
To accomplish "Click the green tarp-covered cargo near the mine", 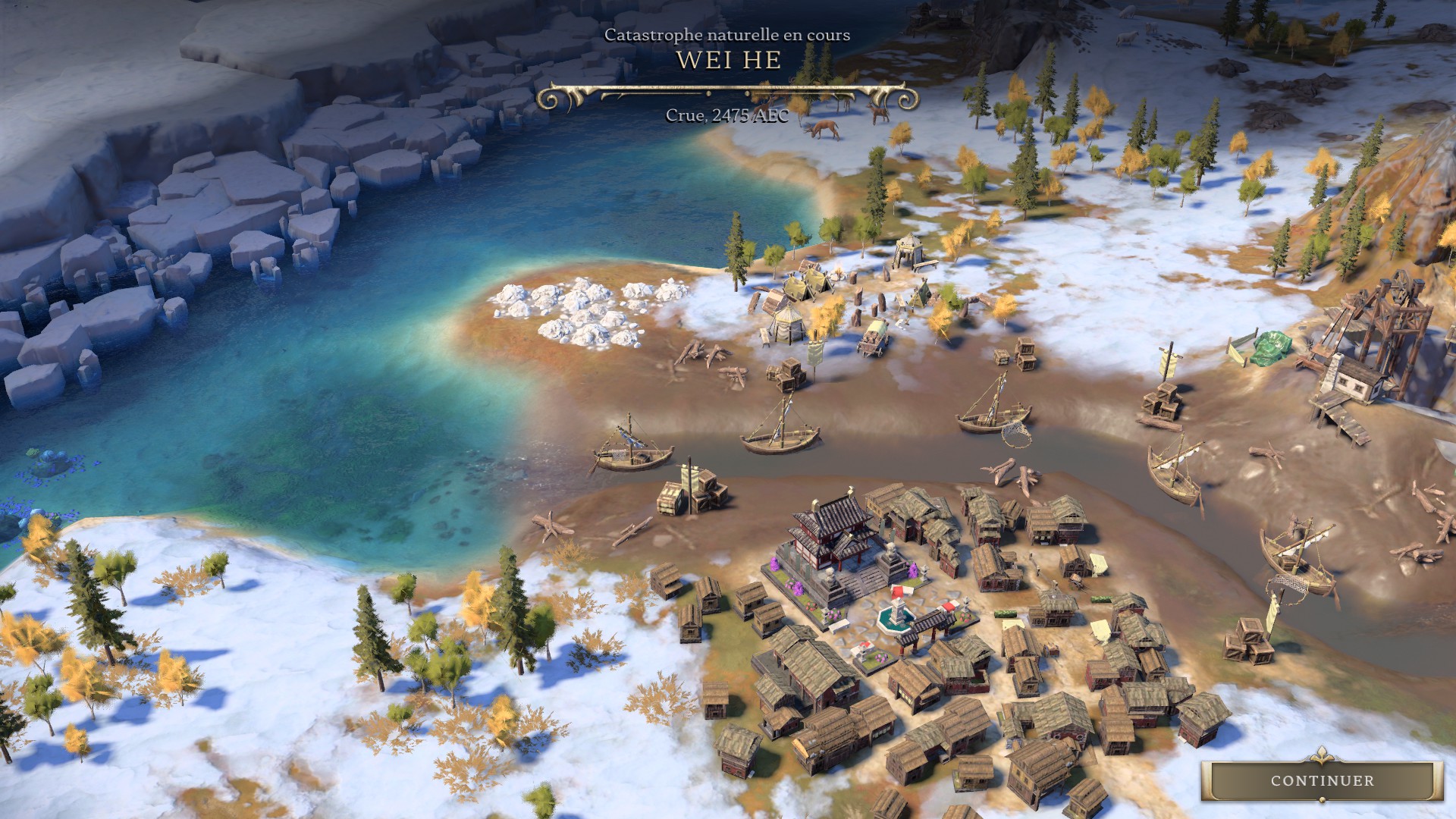I will (x=1271, y=349).
